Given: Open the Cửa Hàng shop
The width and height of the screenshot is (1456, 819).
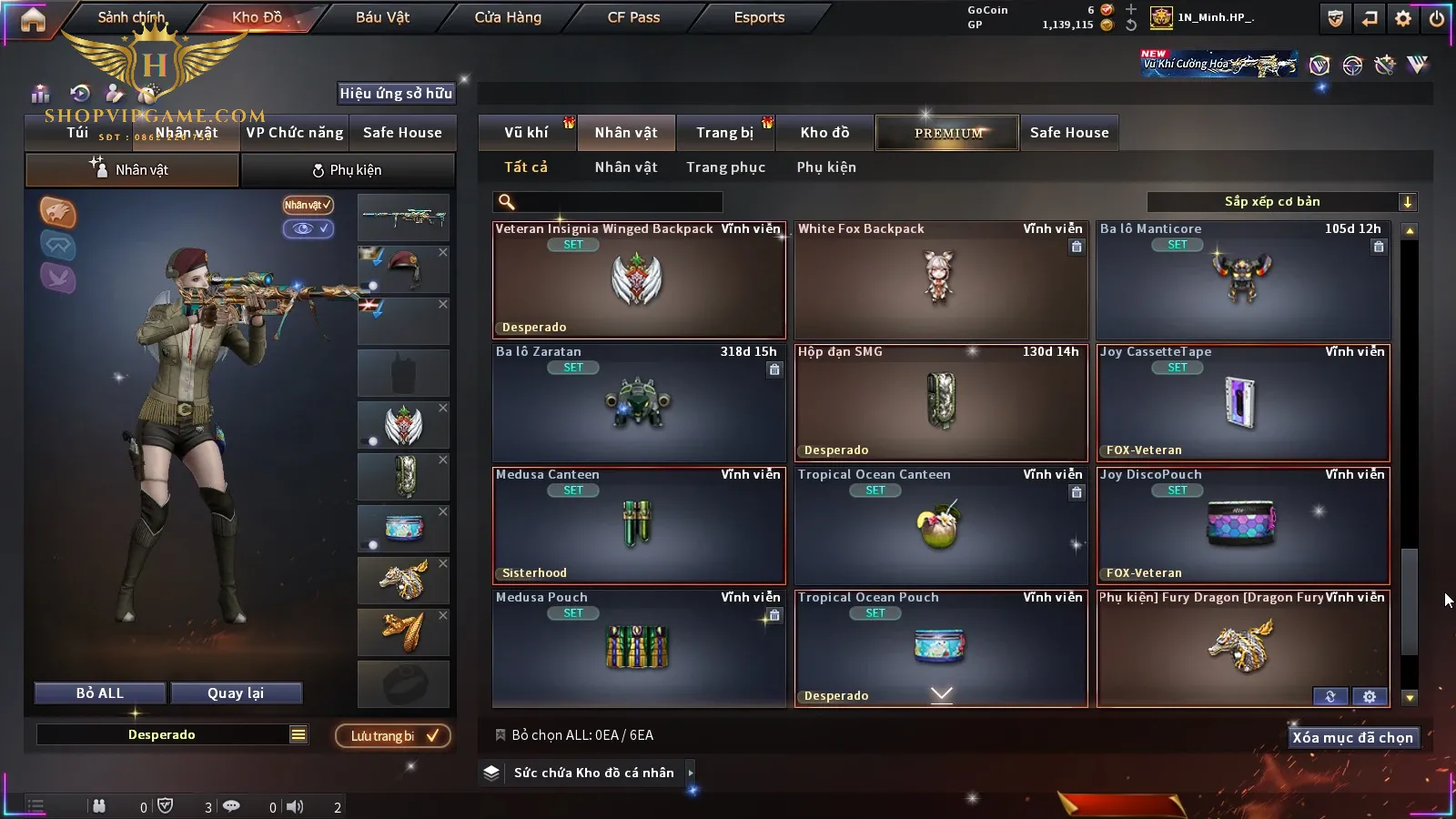Looking at the screenshot, I should point(508,17).
